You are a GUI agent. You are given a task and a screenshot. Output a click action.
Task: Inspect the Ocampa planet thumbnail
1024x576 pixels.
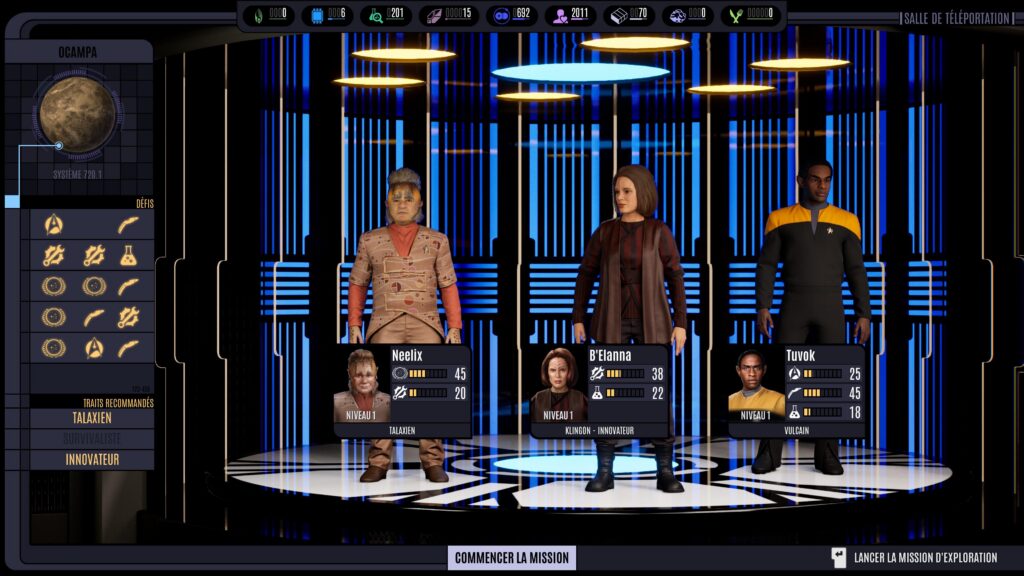77,115
